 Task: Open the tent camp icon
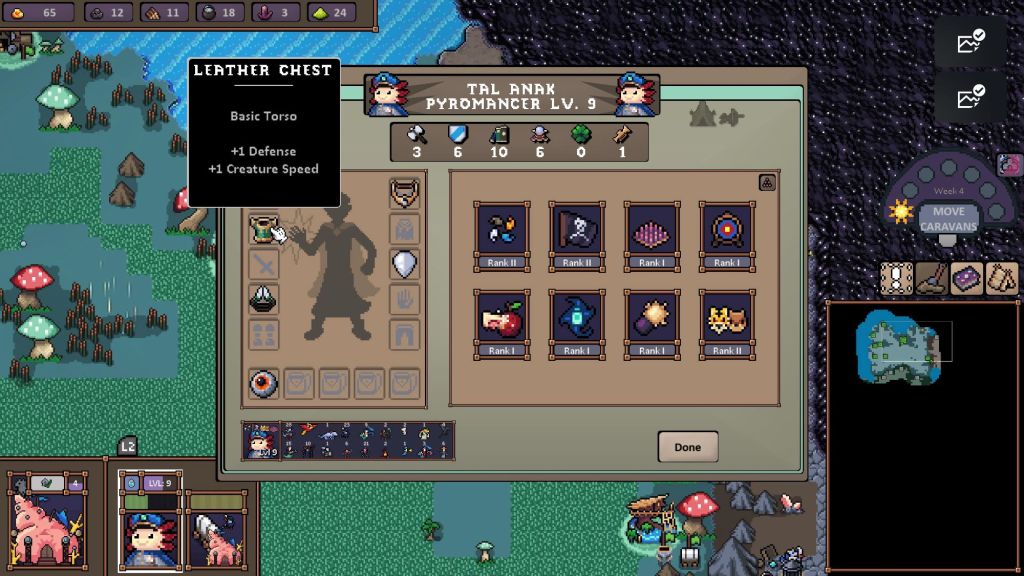[1002, 278]
